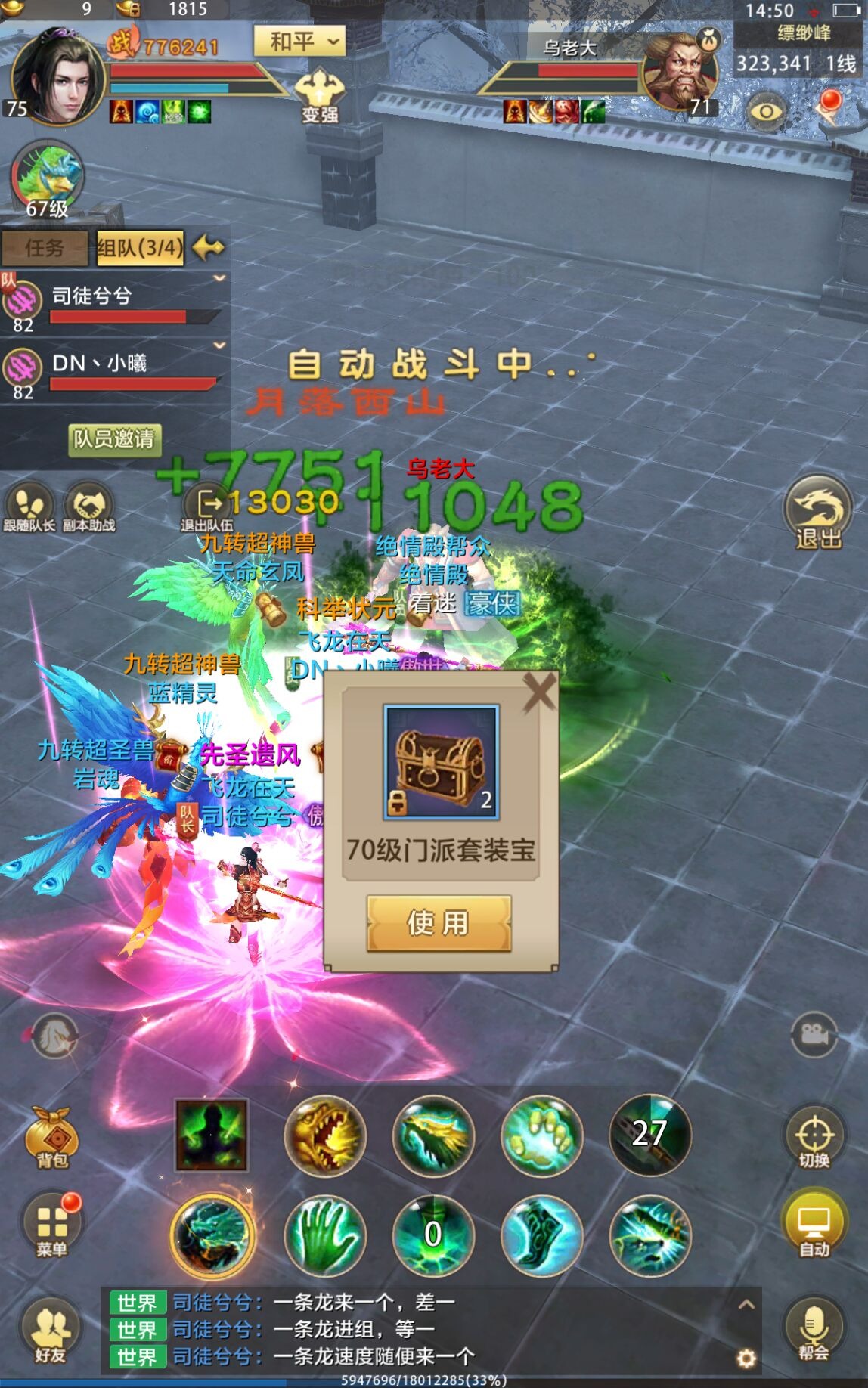This screenshot has height=1388, width=868.
Task: Toggle 自动 auto-battle mode
Action: pyautogui.click(x=814, y=1226)
